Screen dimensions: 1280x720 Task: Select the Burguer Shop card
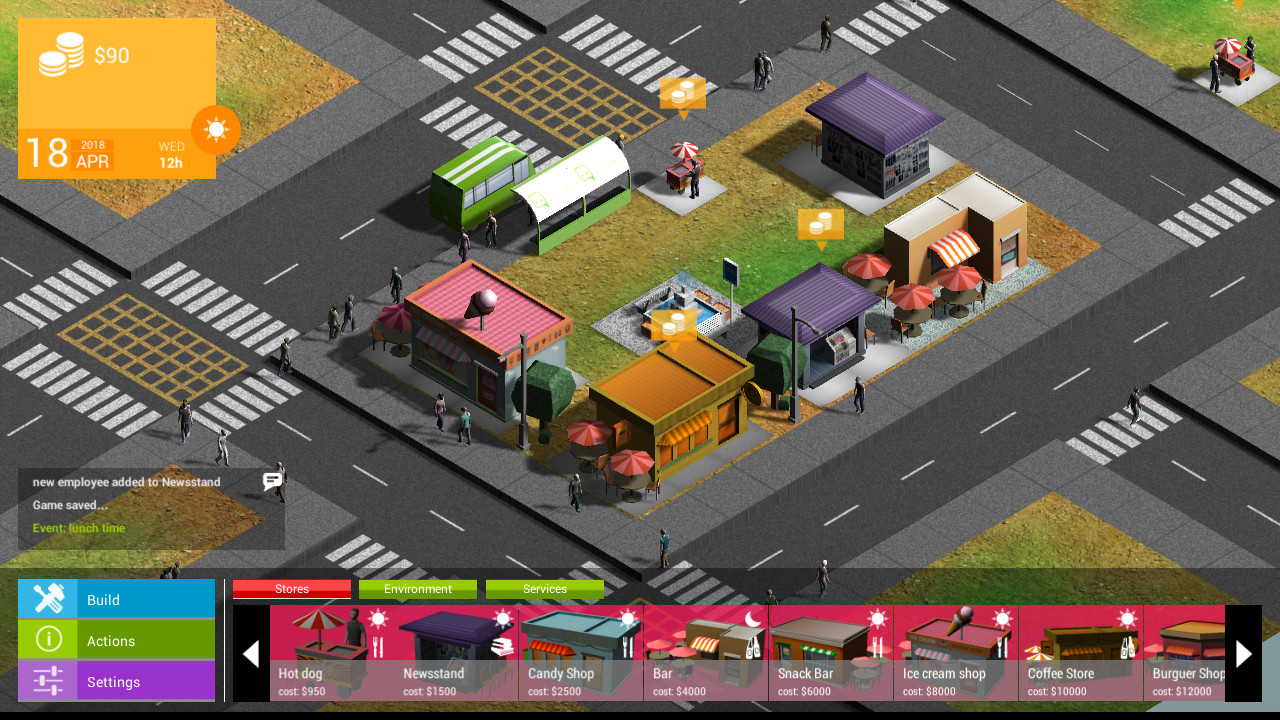[x=1188, y=652]
